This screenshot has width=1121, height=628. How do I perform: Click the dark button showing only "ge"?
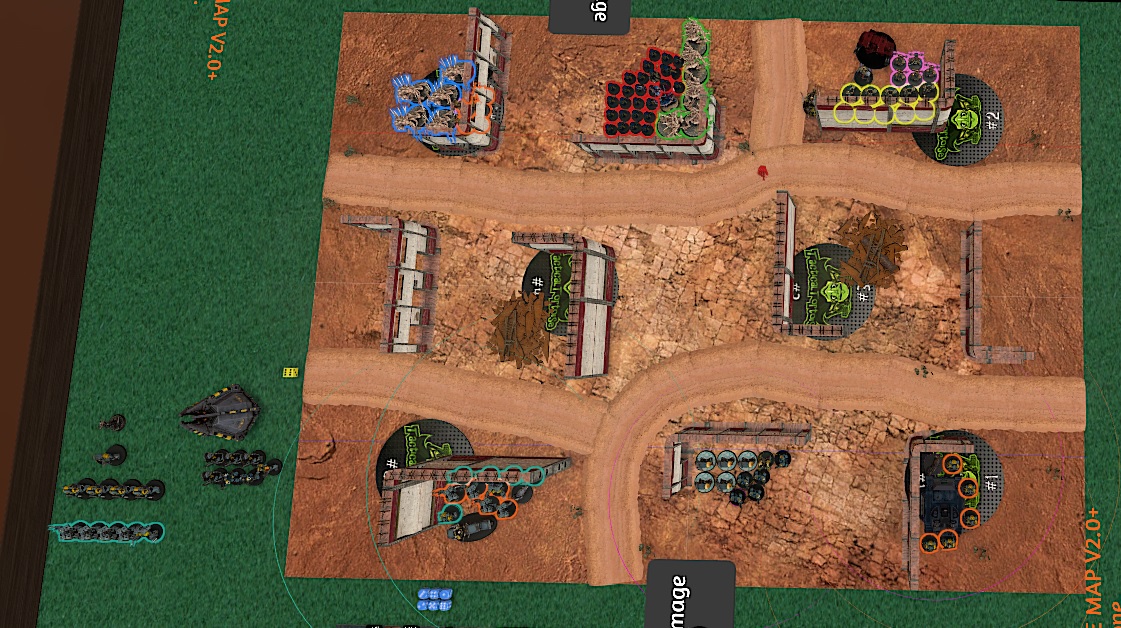(x=589, y=15)
